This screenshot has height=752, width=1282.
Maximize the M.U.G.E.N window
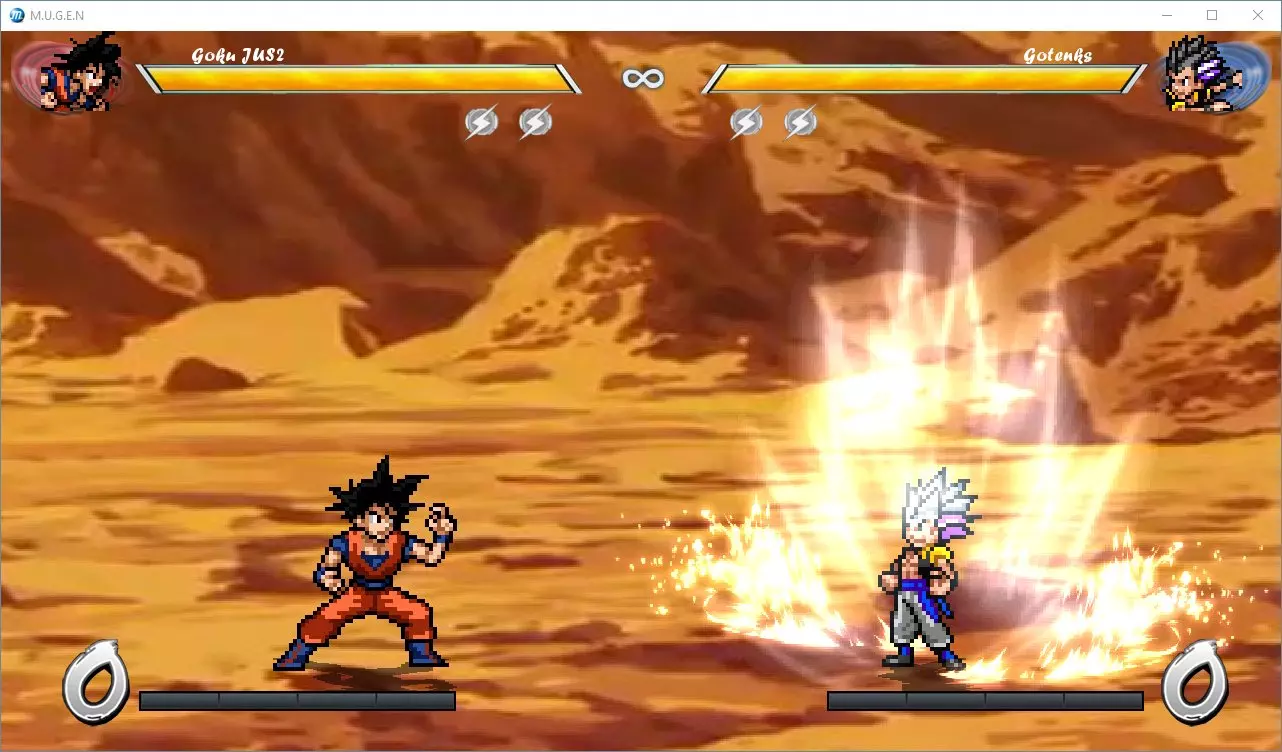(1212, 15)
